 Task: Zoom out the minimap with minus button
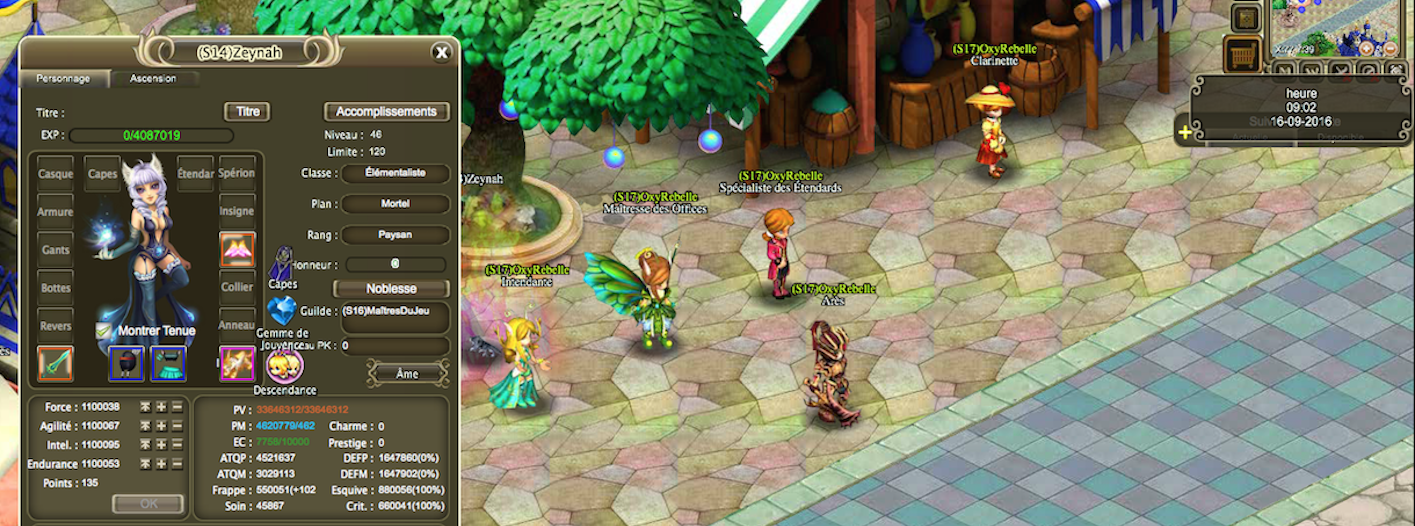1390,48
